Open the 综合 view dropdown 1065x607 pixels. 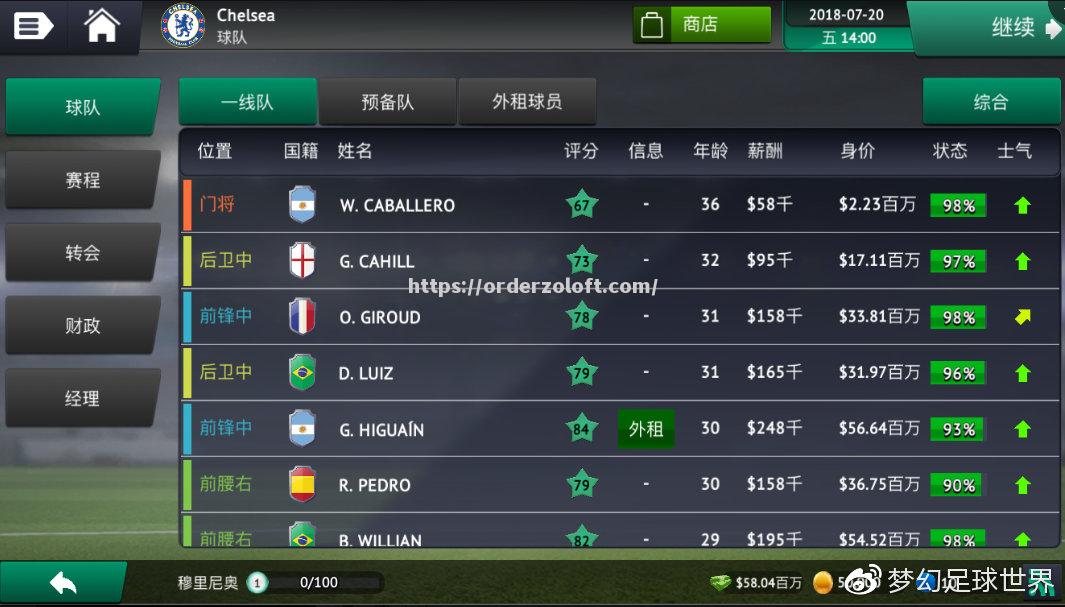pos(990,102)
